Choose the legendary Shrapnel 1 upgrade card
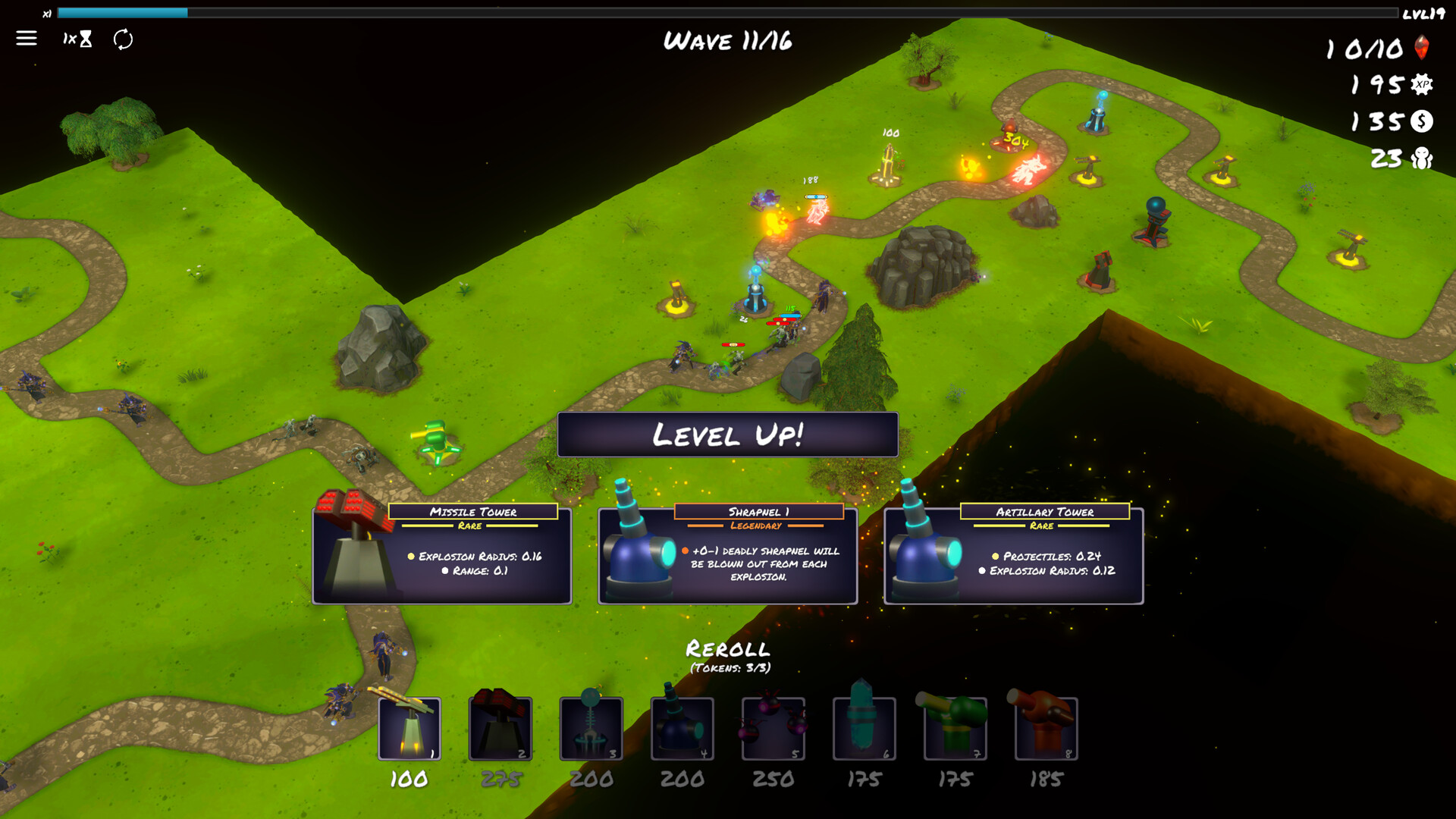 (x=727, y=554)
